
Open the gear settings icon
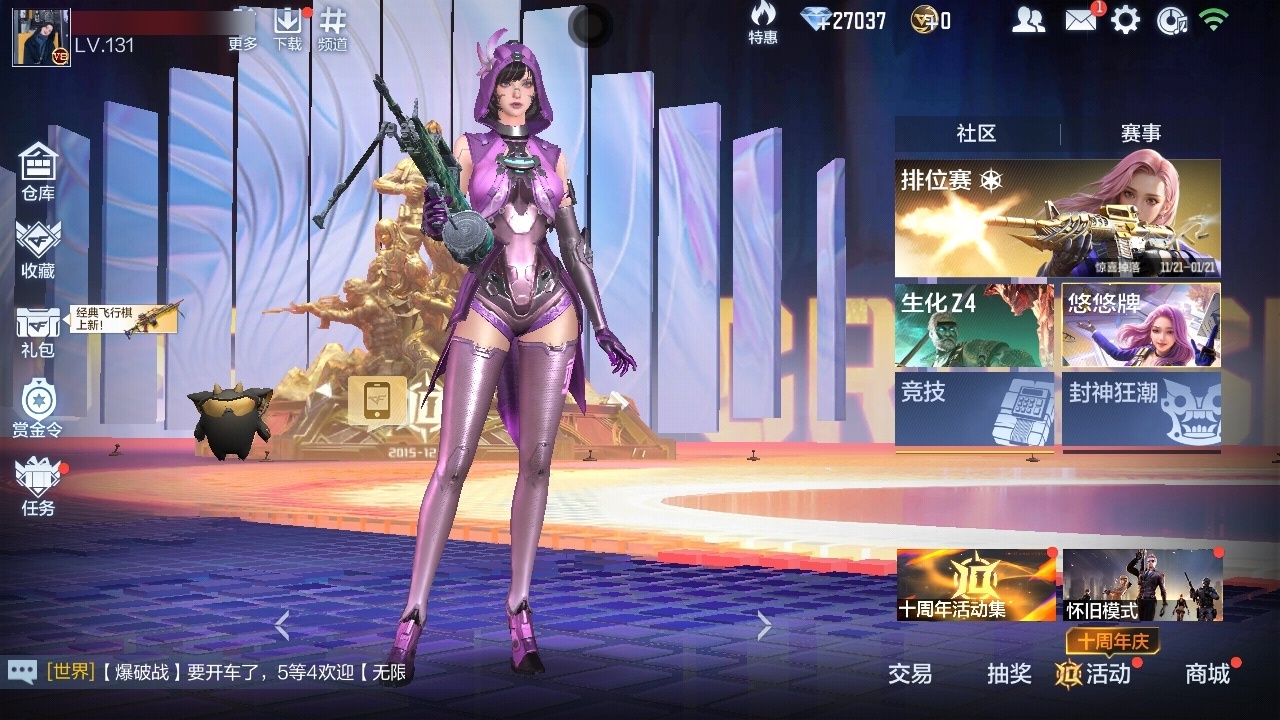pyautogui.click(x=1125, y=20)
